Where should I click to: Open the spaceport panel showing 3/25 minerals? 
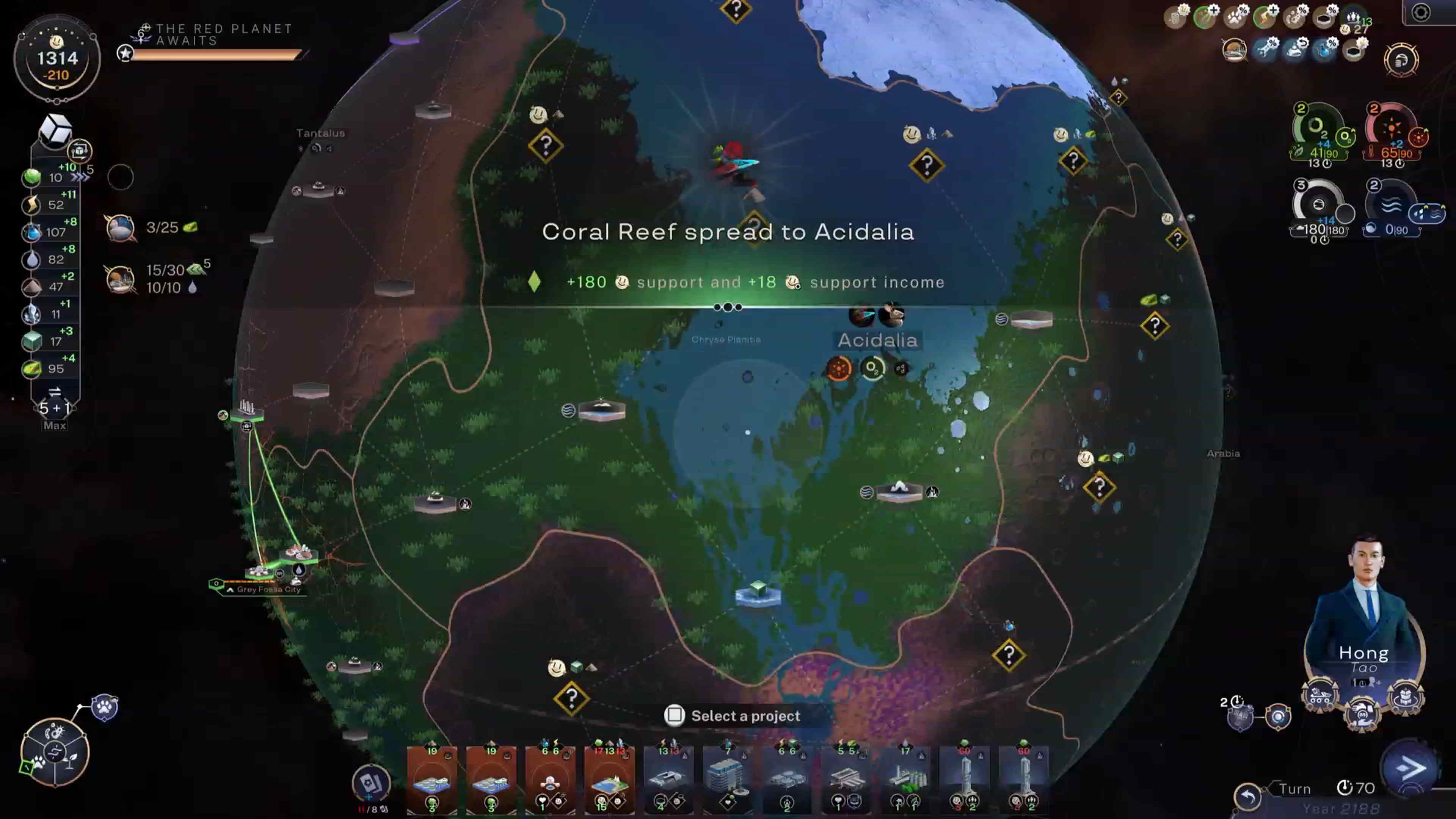(x=121, y=229)
